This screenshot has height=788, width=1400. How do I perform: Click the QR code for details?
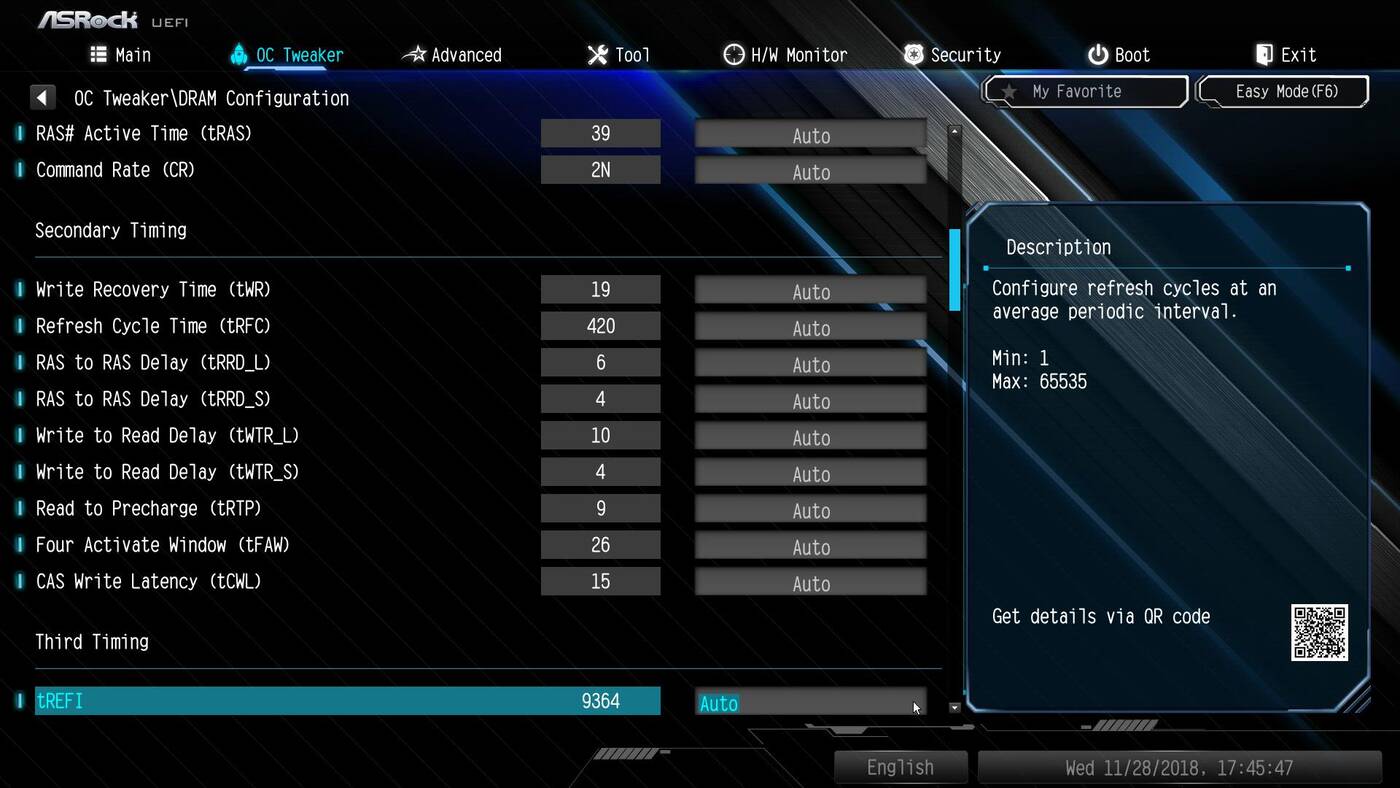click(x=1319, y=632)
